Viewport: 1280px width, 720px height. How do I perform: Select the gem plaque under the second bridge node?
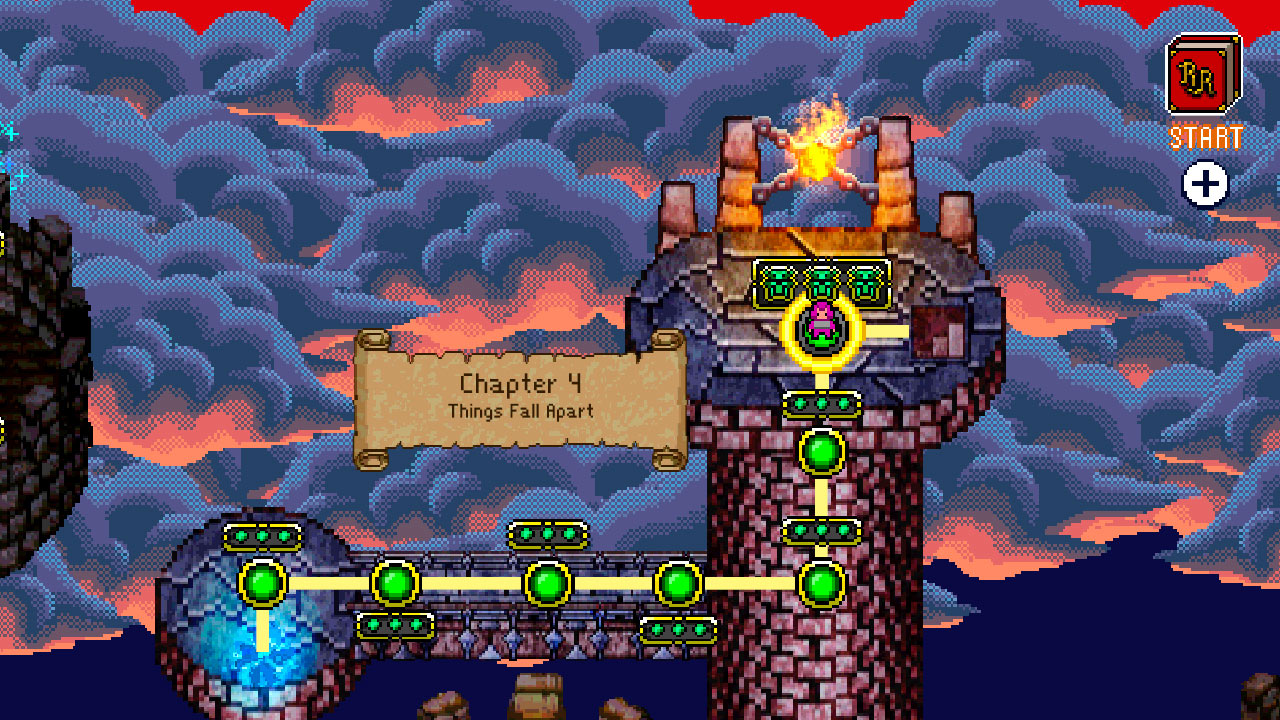pyautogui.click(x=393, y=625)
